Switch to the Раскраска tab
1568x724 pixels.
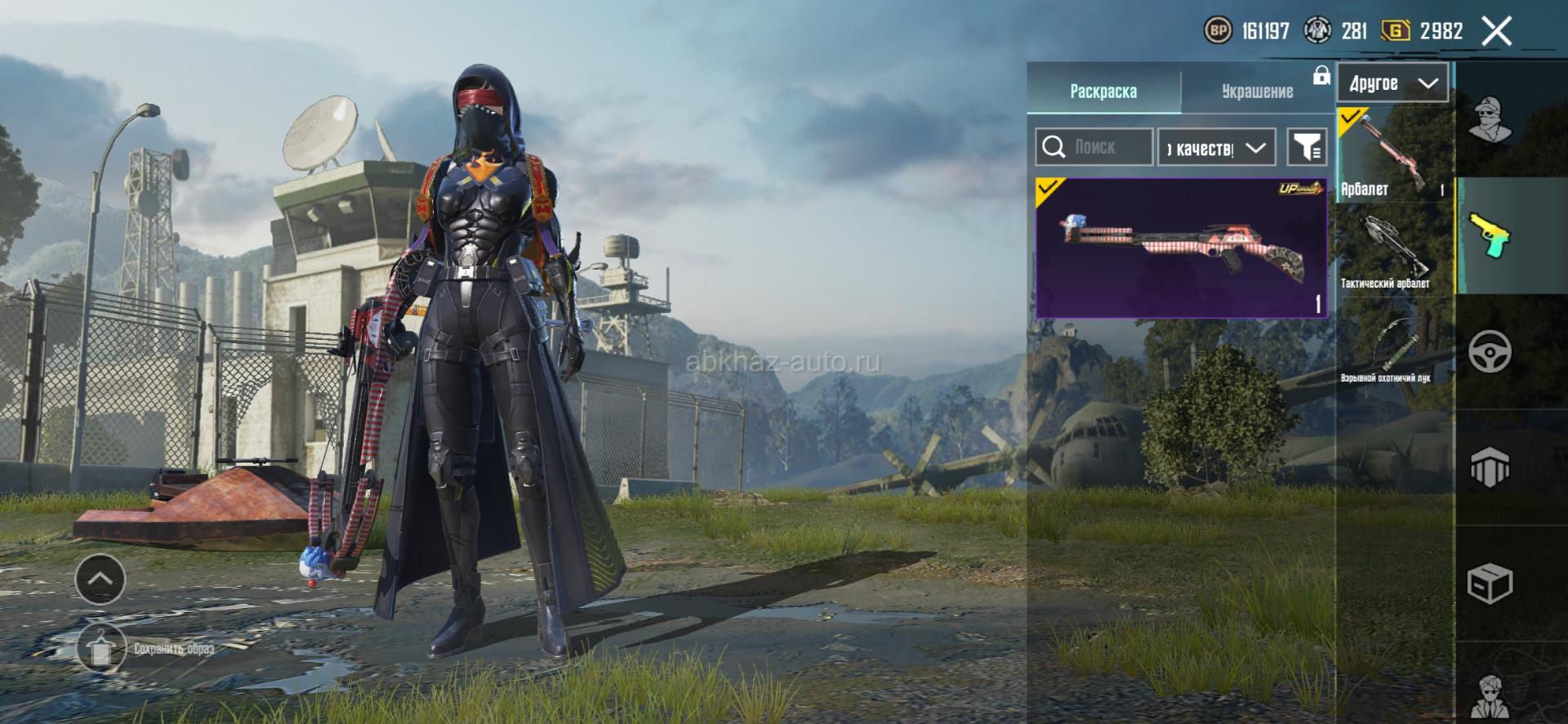[1103, 91]
